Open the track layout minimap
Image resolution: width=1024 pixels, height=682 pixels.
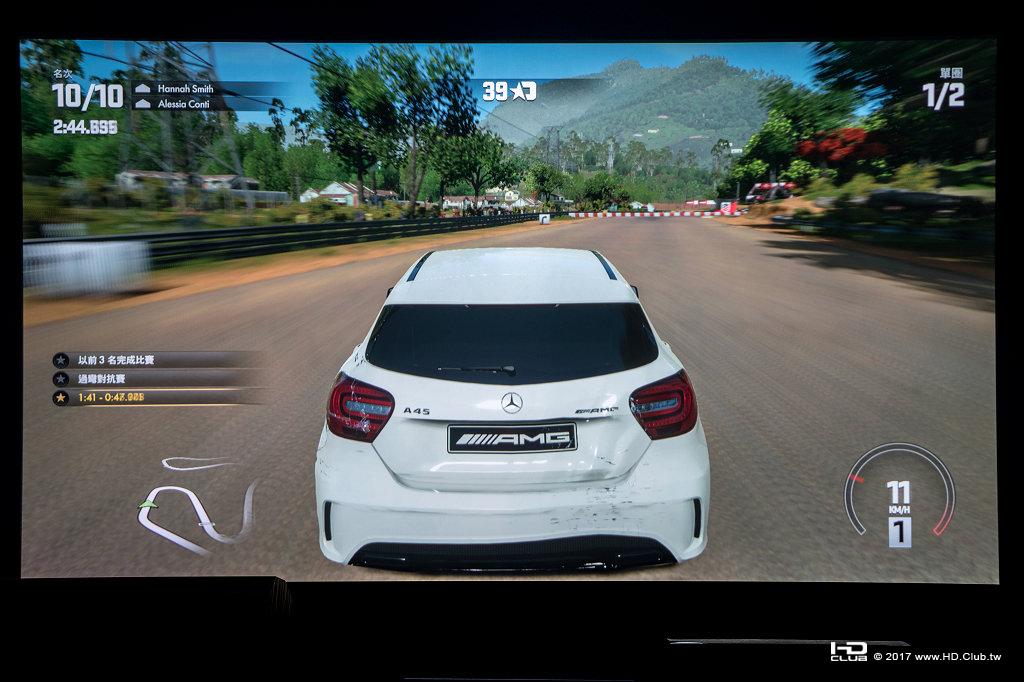point(197,503)
